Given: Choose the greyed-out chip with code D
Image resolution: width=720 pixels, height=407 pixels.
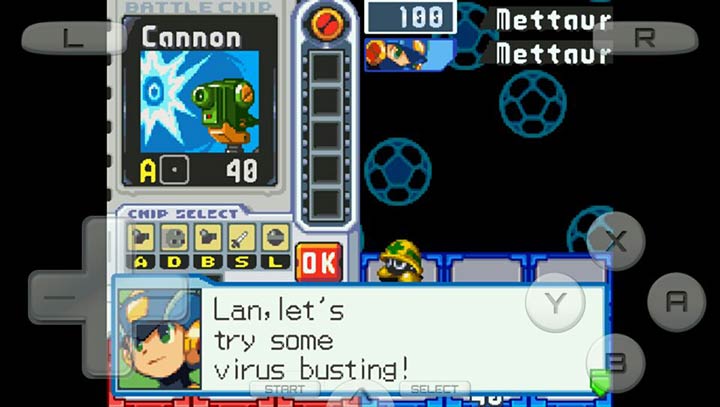Looking at the screenshot, I should pyautogui.click(x=175, y=238).
